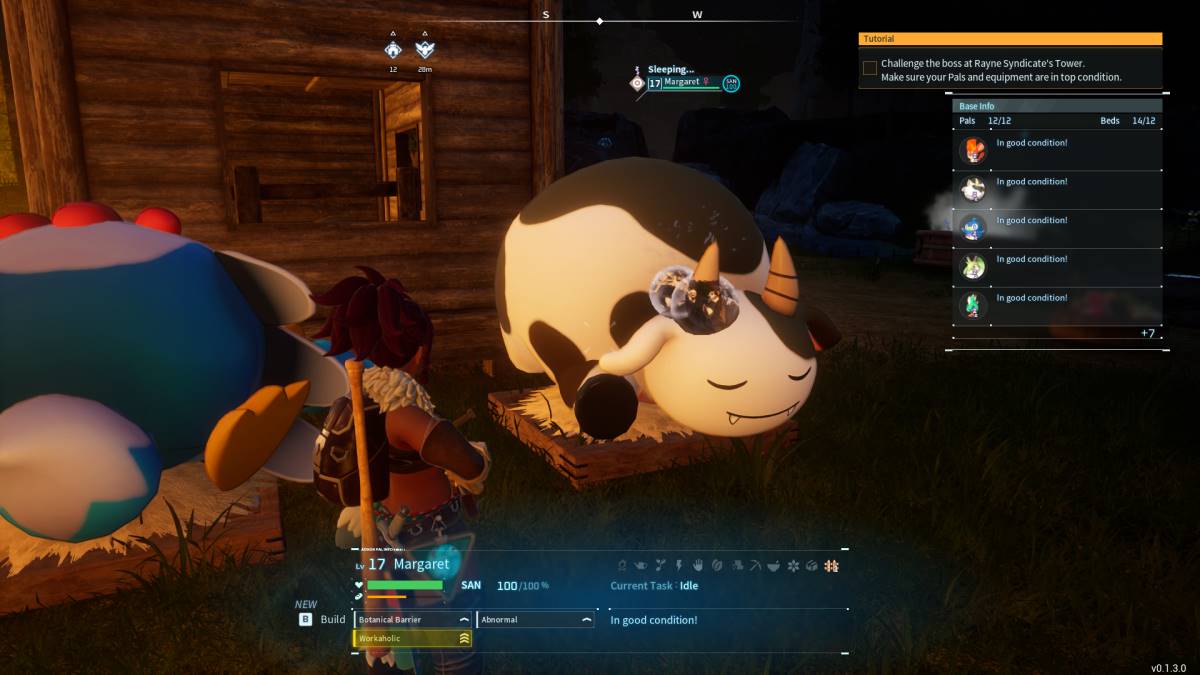Image resolution: width=1200 pixels, height=675 pixels.
Task: Select the pickaxe mining suitability icon
Action: click(755, 566)
